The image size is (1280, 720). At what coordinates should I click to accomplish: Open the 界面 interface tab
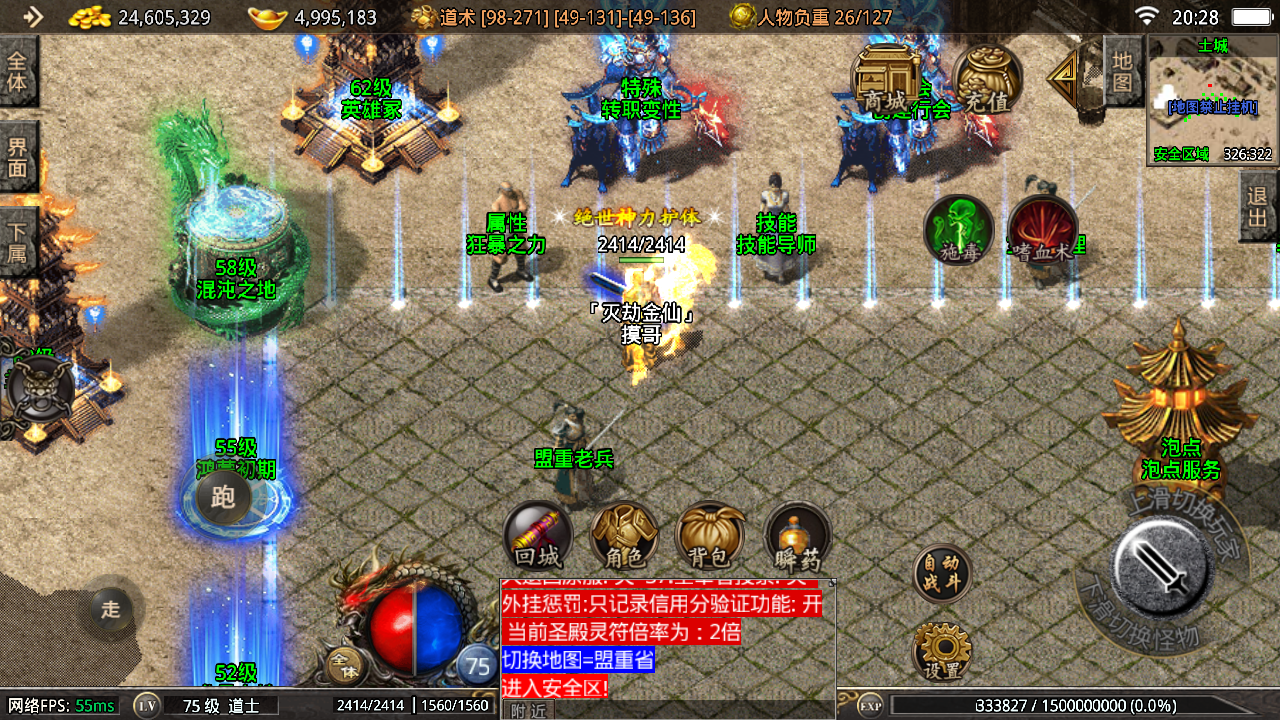(18, 157)
